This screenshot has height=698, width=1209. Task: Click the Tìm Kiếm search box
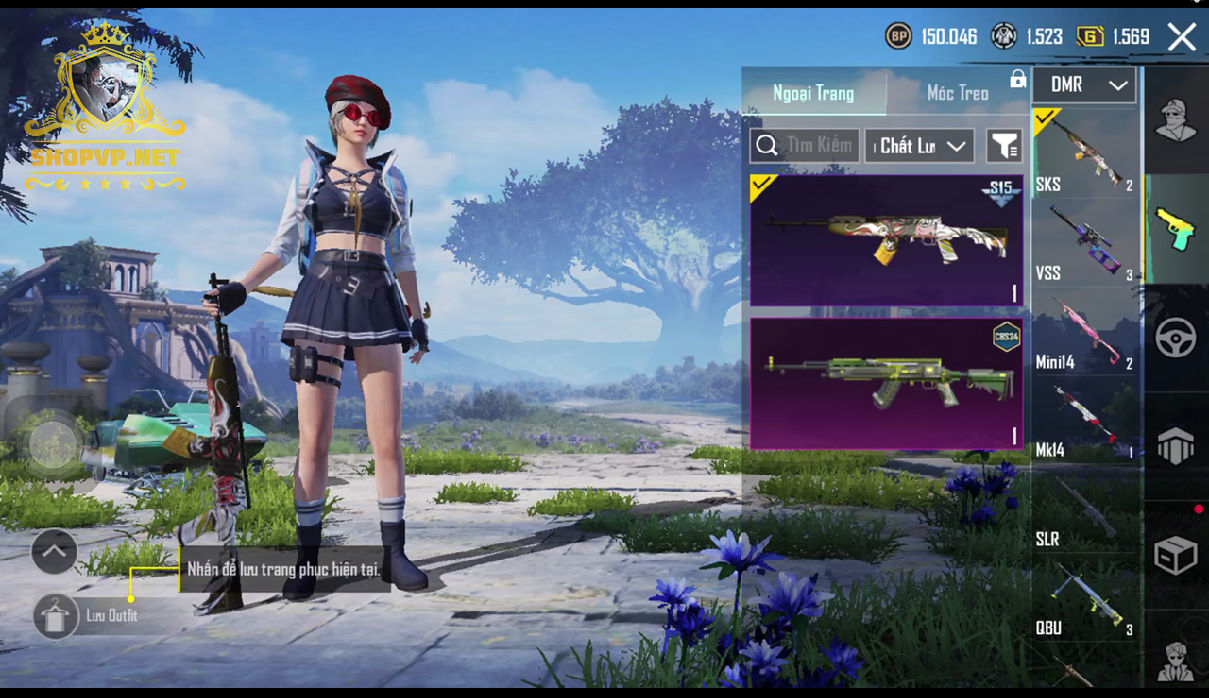[804, 146]
